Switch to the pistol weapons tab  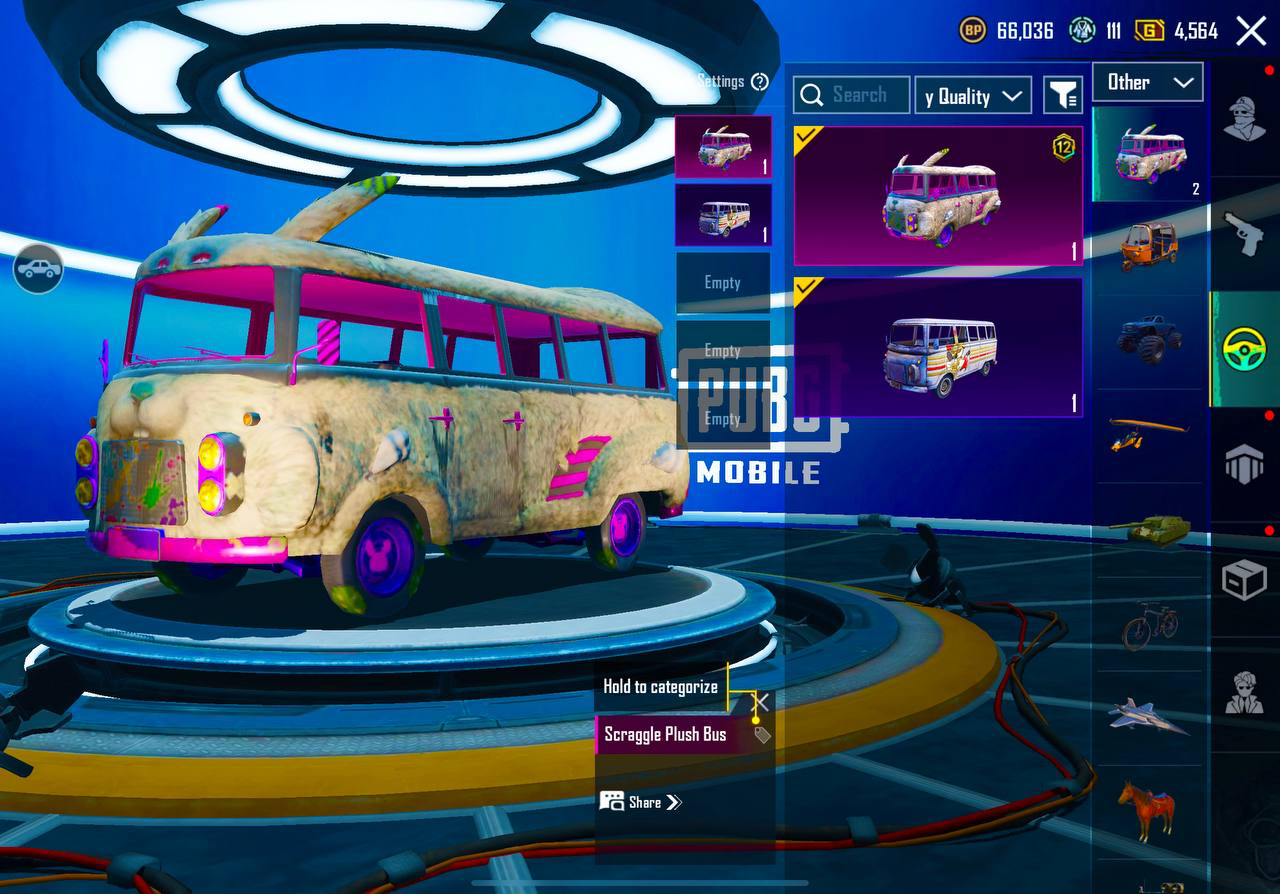point(1244,234)
